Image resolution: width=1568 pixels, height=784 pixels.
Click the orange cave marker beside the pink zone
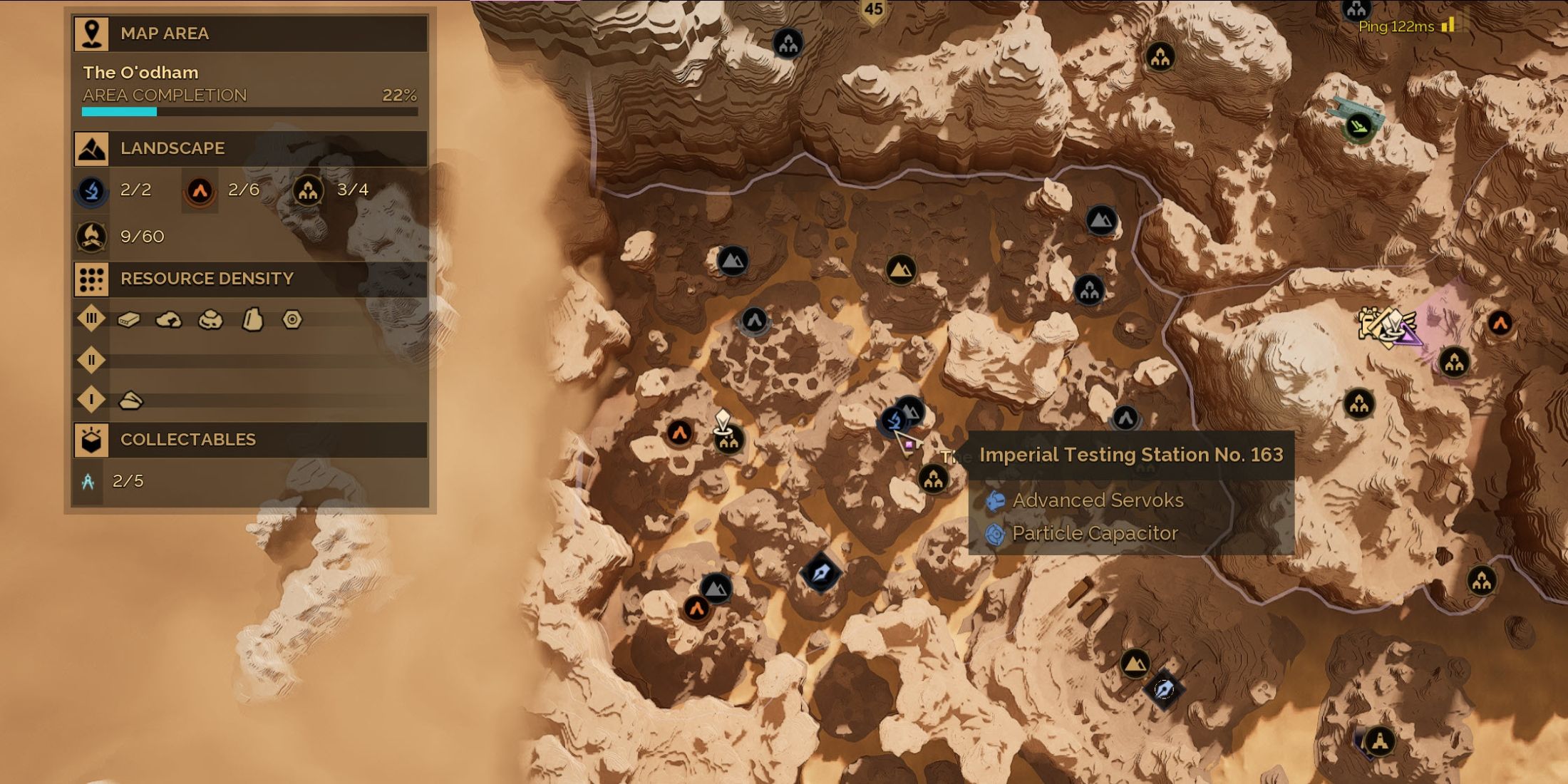pyautogui.click(x=1500, y=324)
